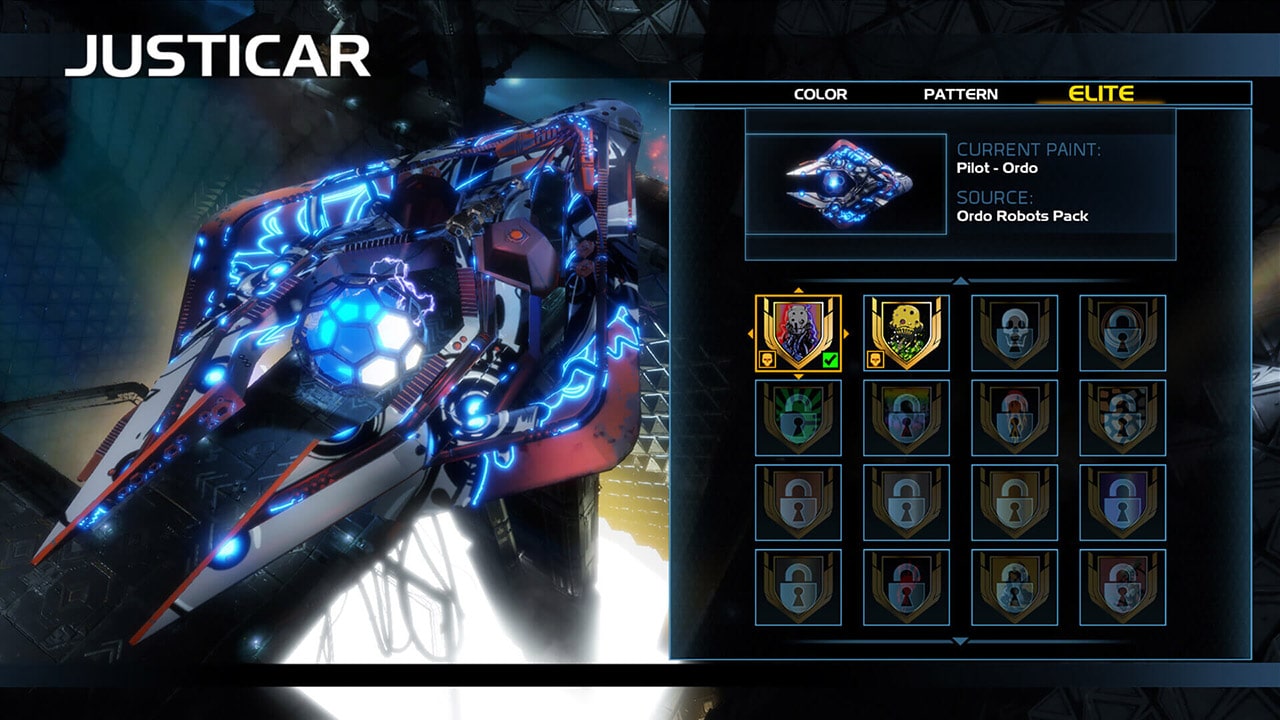
Task: Click the rainbow-tinted locked paint badge
Action: (906, 420)
